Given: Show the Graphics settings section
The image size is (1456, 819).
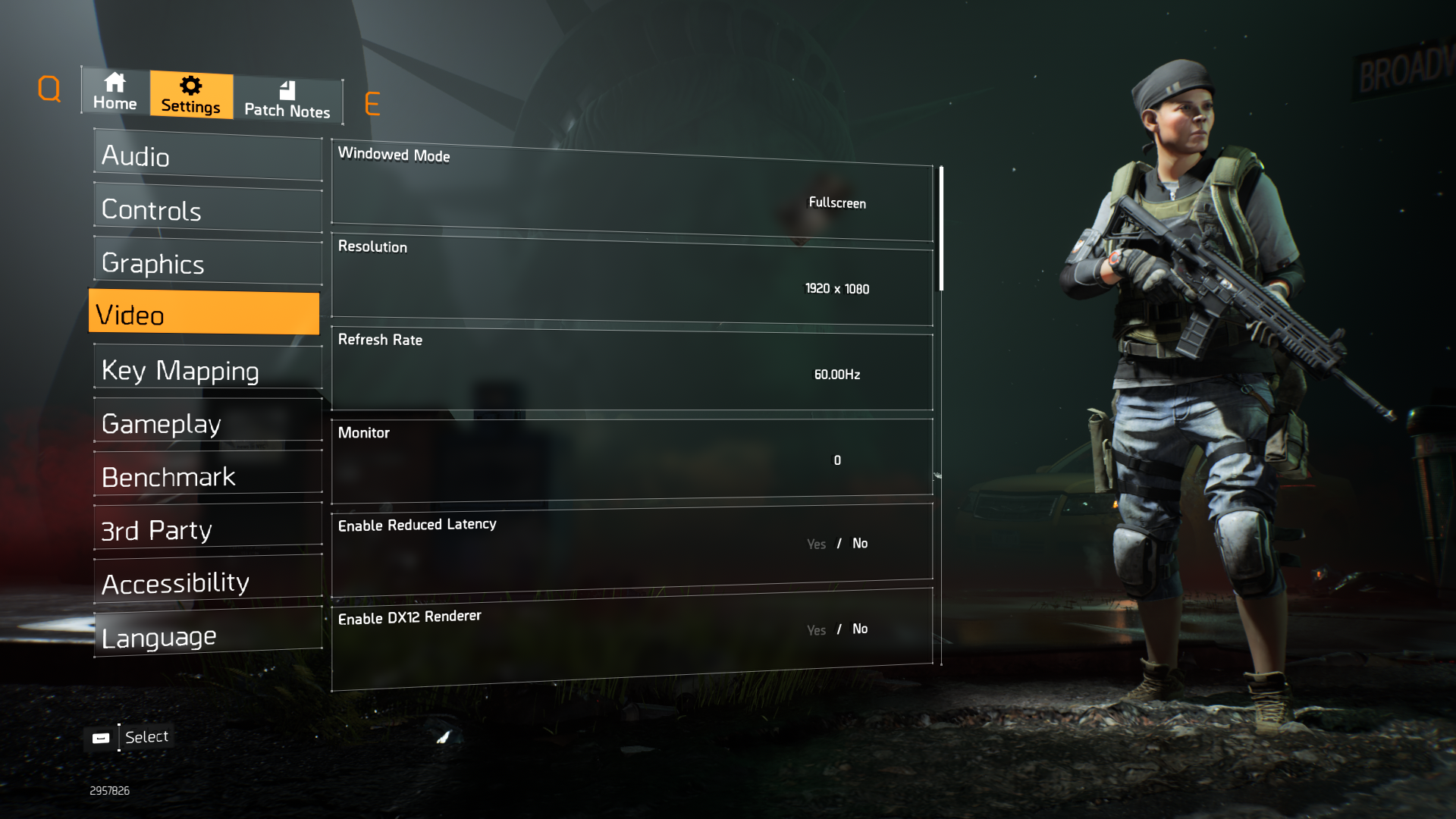Looking at the screenshot, I should tap(208, 263).
